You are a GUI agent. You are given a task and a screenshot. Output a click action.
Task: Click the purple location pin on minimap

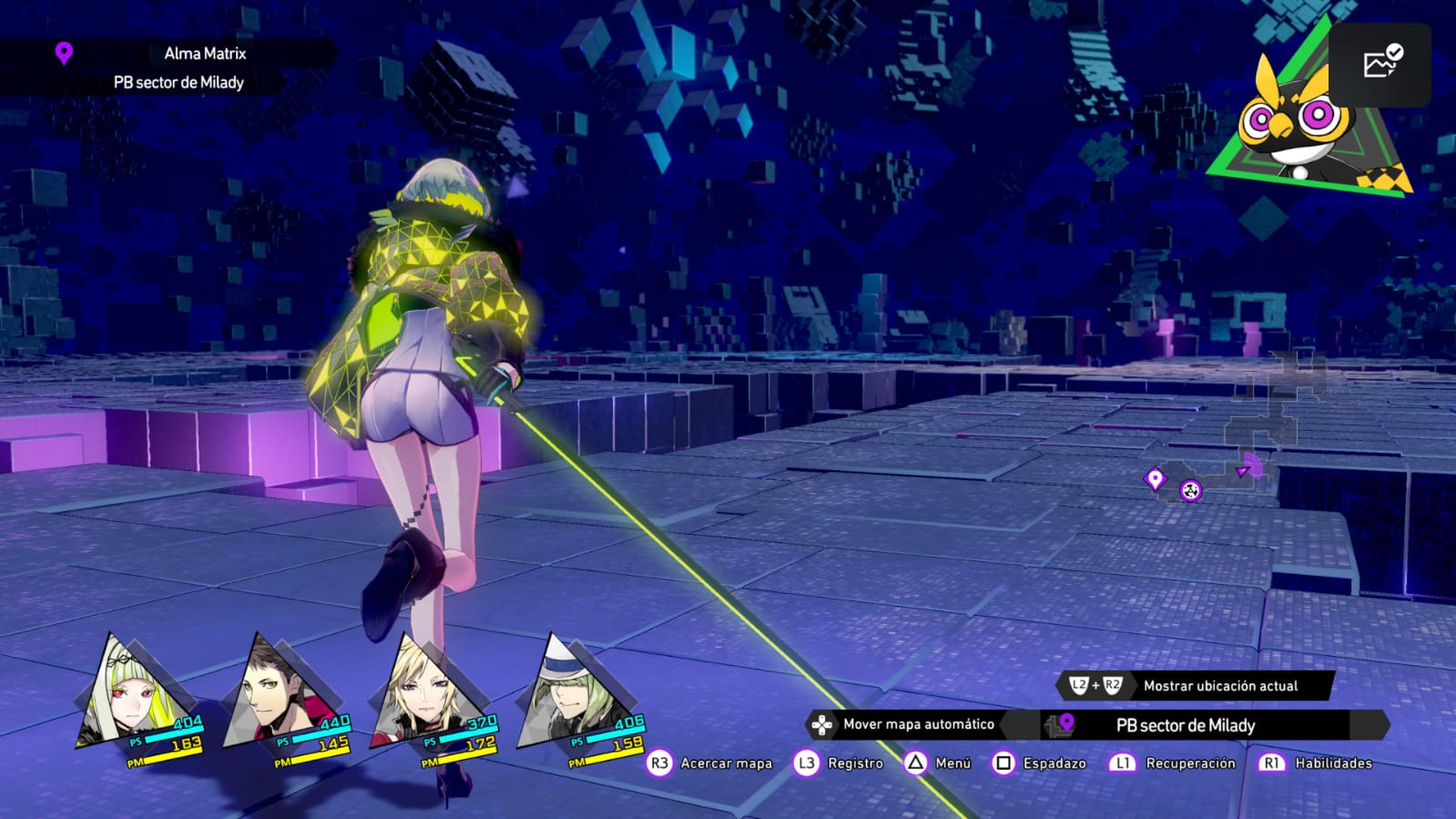1155,478
